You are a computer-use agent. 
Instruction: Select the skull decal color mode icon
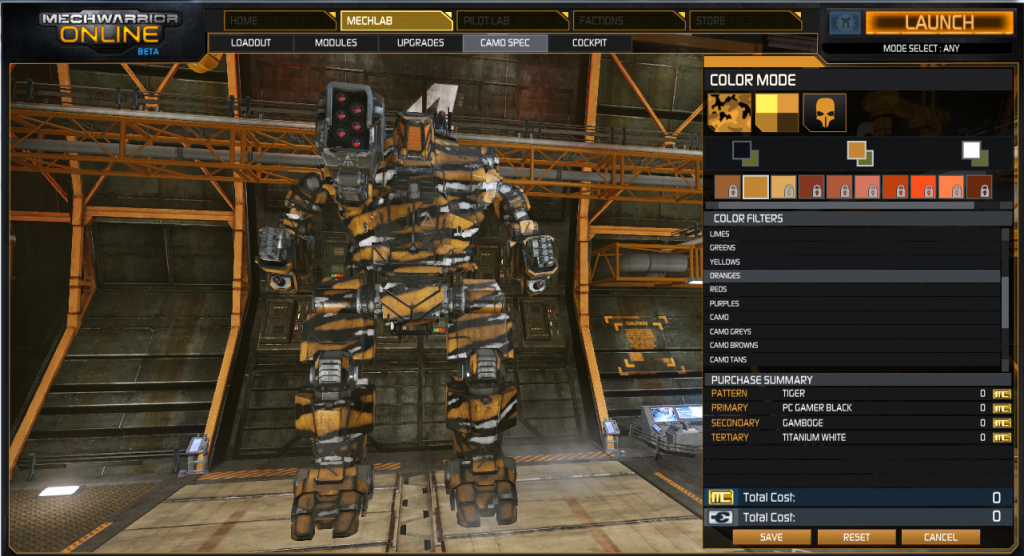click(x=825, y=112)
